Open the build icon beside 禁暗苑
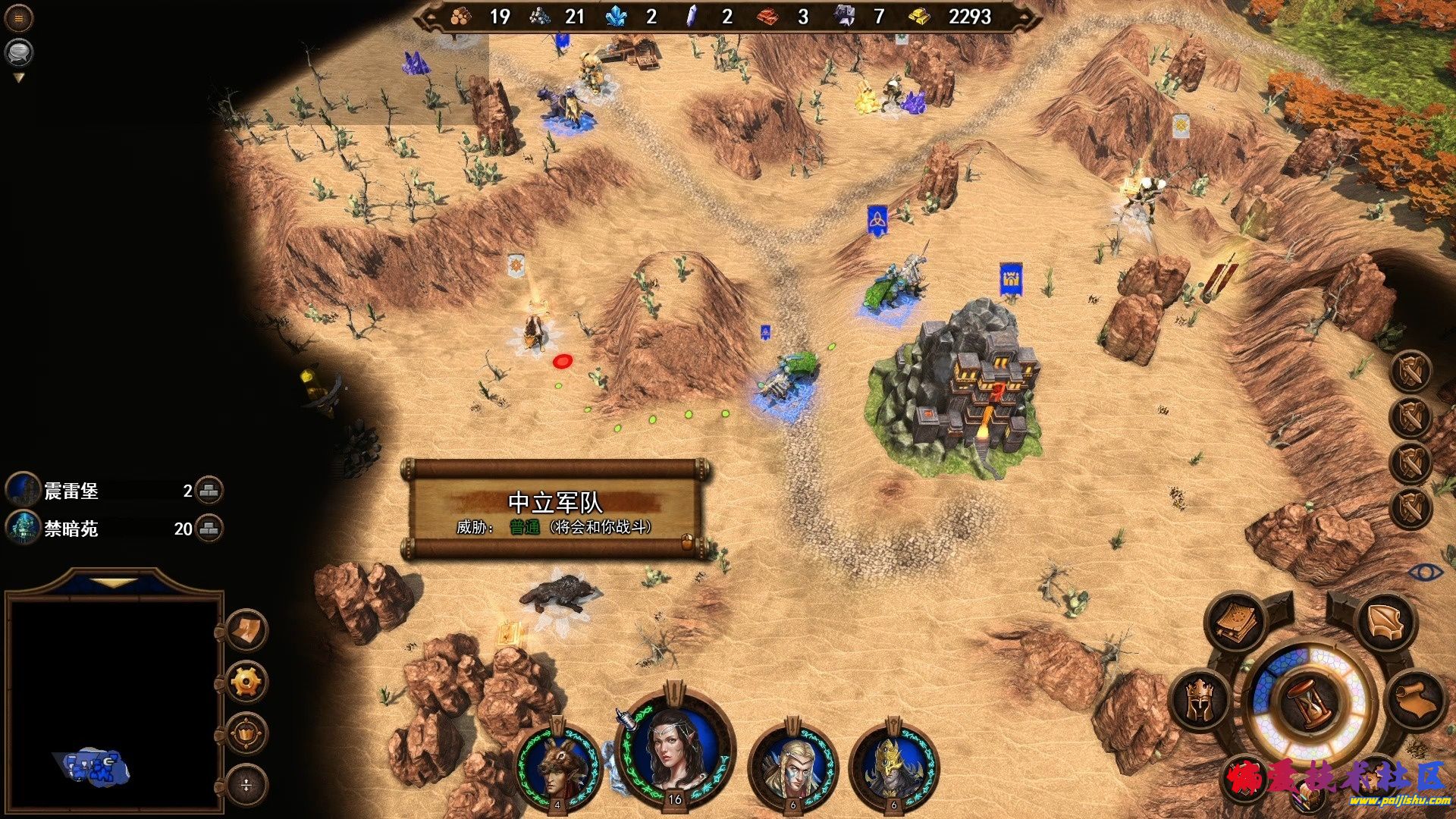 209,529
